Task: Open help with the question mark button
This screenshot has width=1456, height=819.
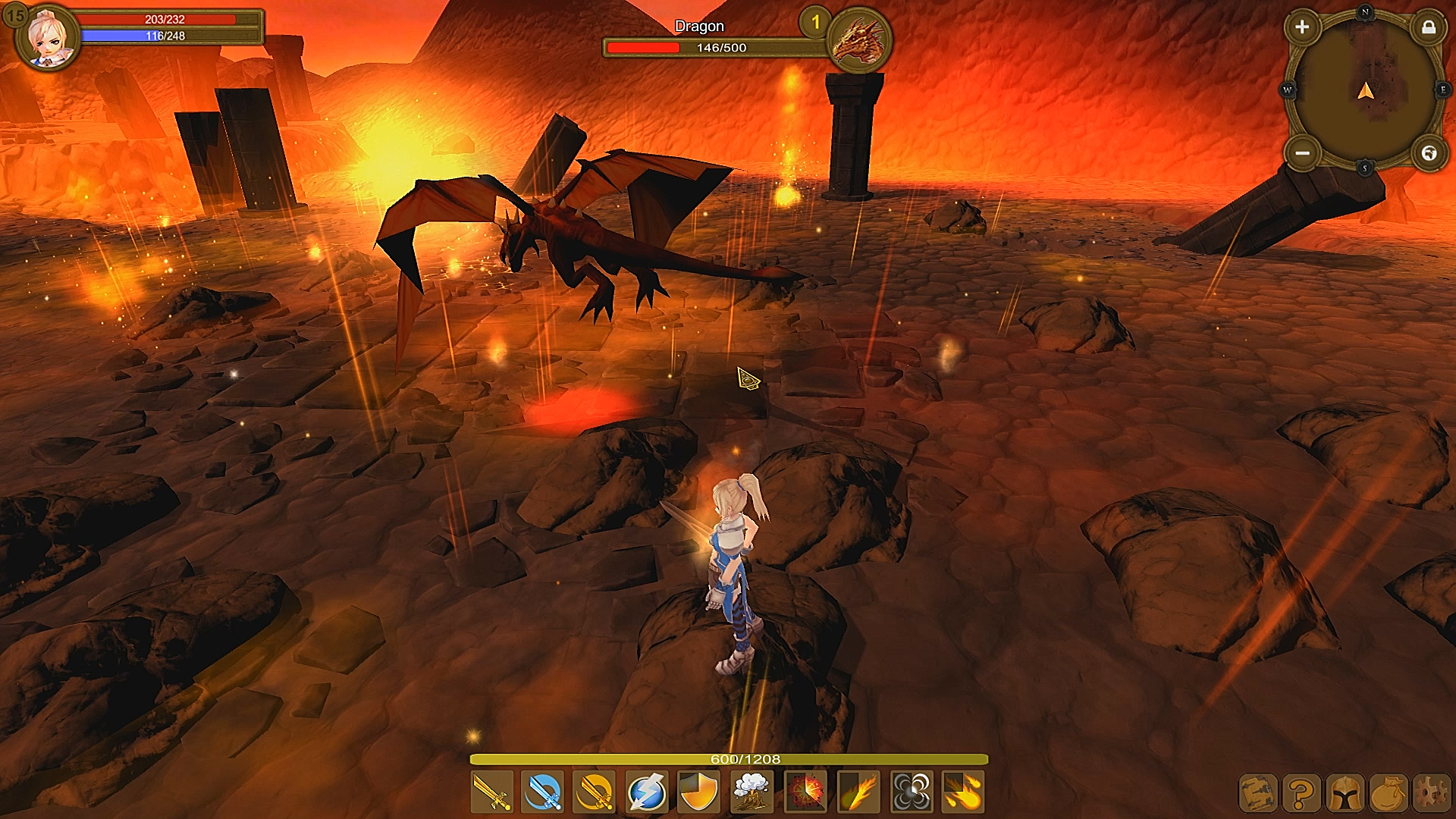Action: (1301, 794)
